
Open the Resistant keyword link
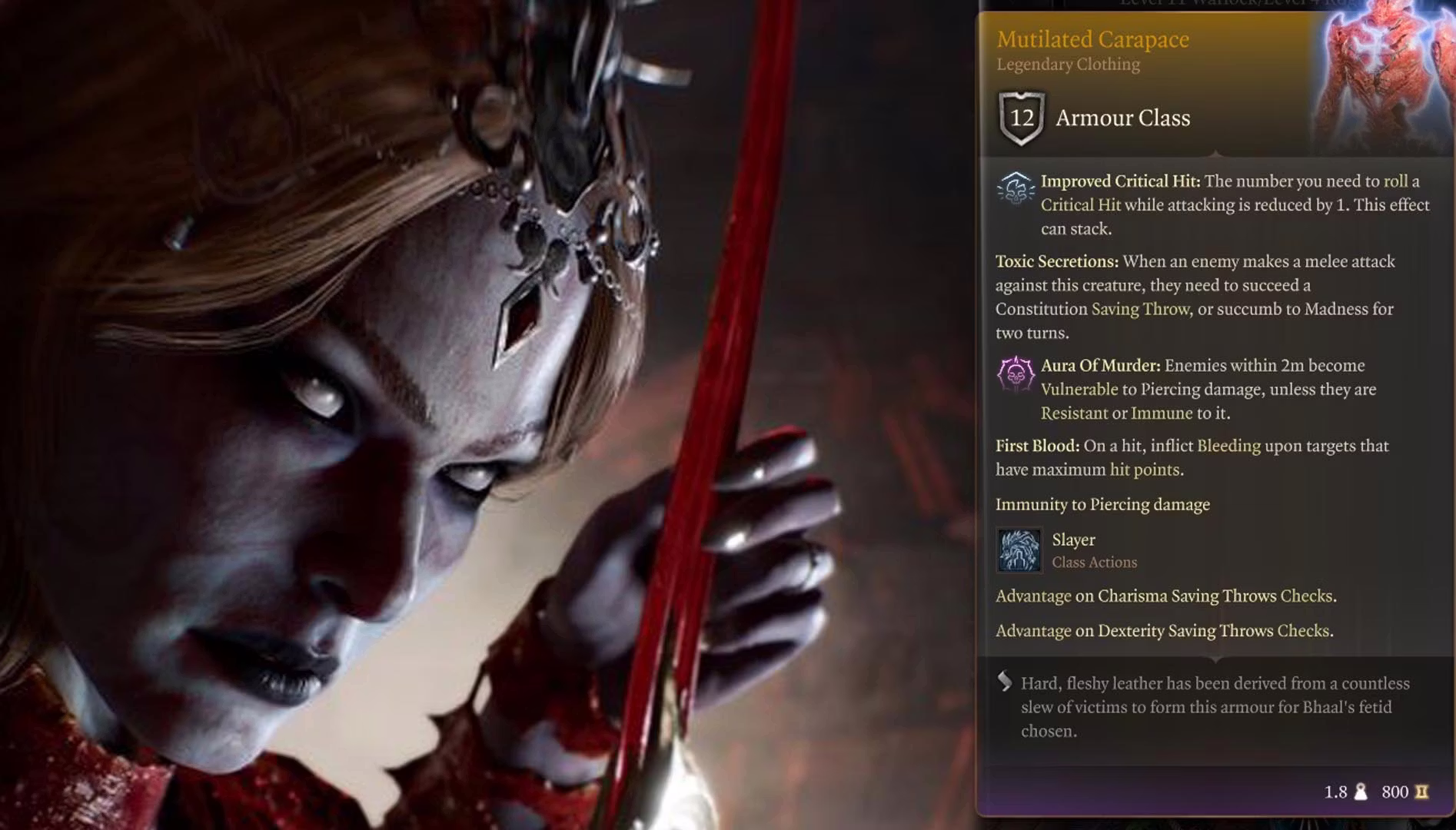coord(1074,413)
